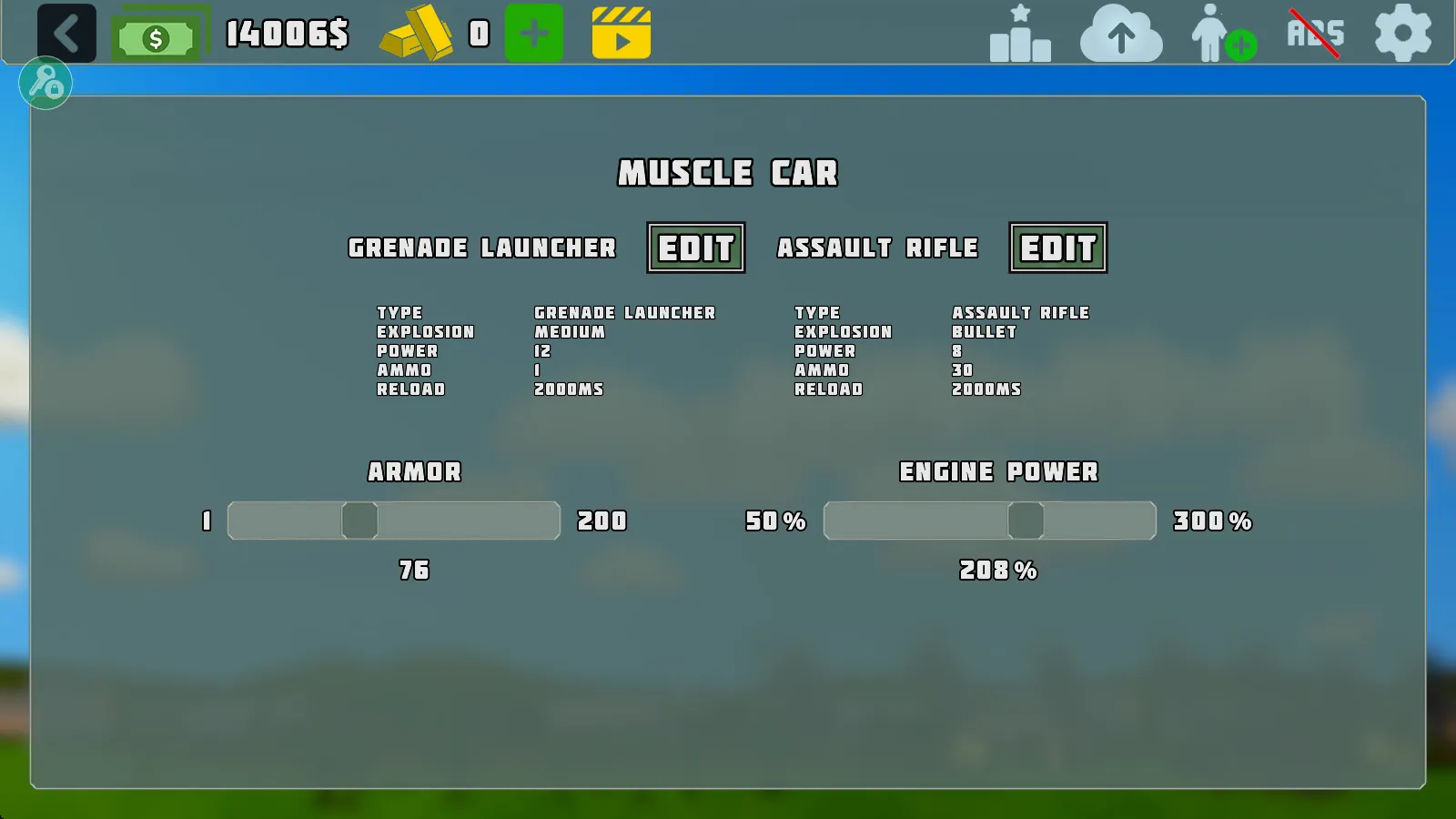Open the leaderboard podium icon
This screenshot has width=1456, height=819.
[1019, 35]
